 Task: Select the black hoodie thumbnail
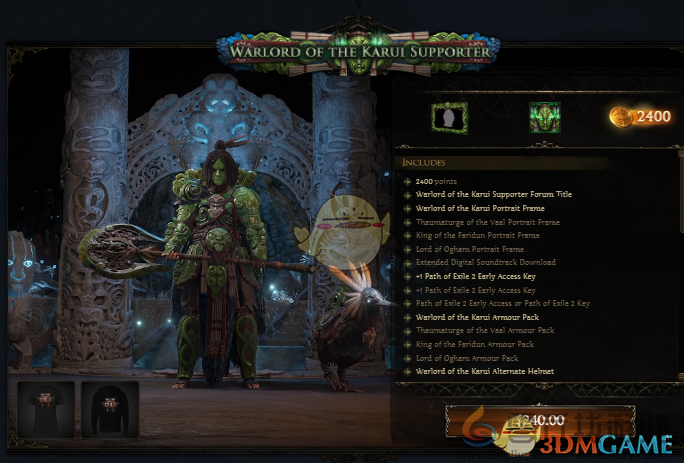pyautogui.click(x=109, y=409)
